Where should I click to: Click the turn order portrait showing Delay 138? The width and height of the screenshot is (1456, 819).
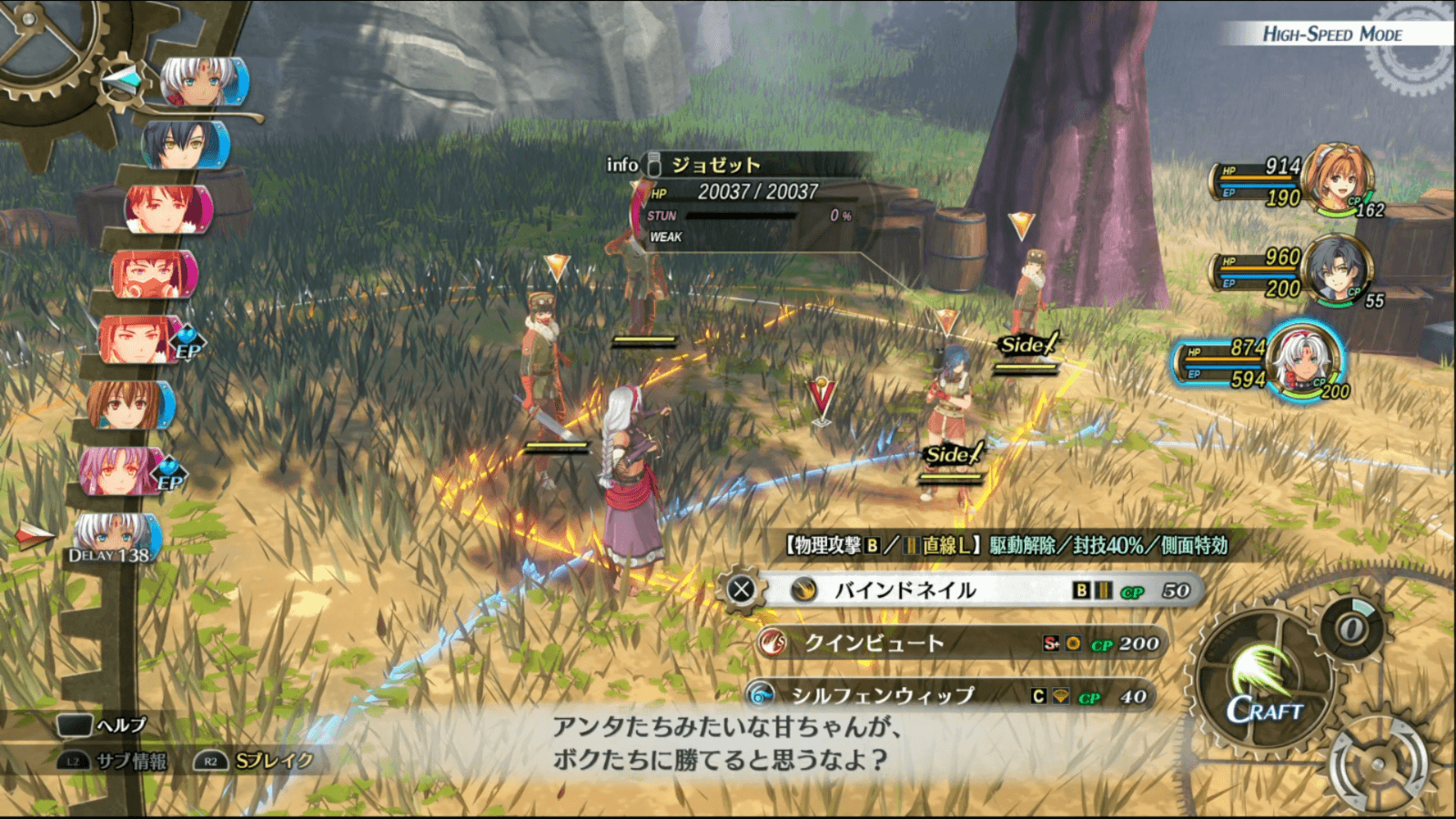[x=114, y=538]
